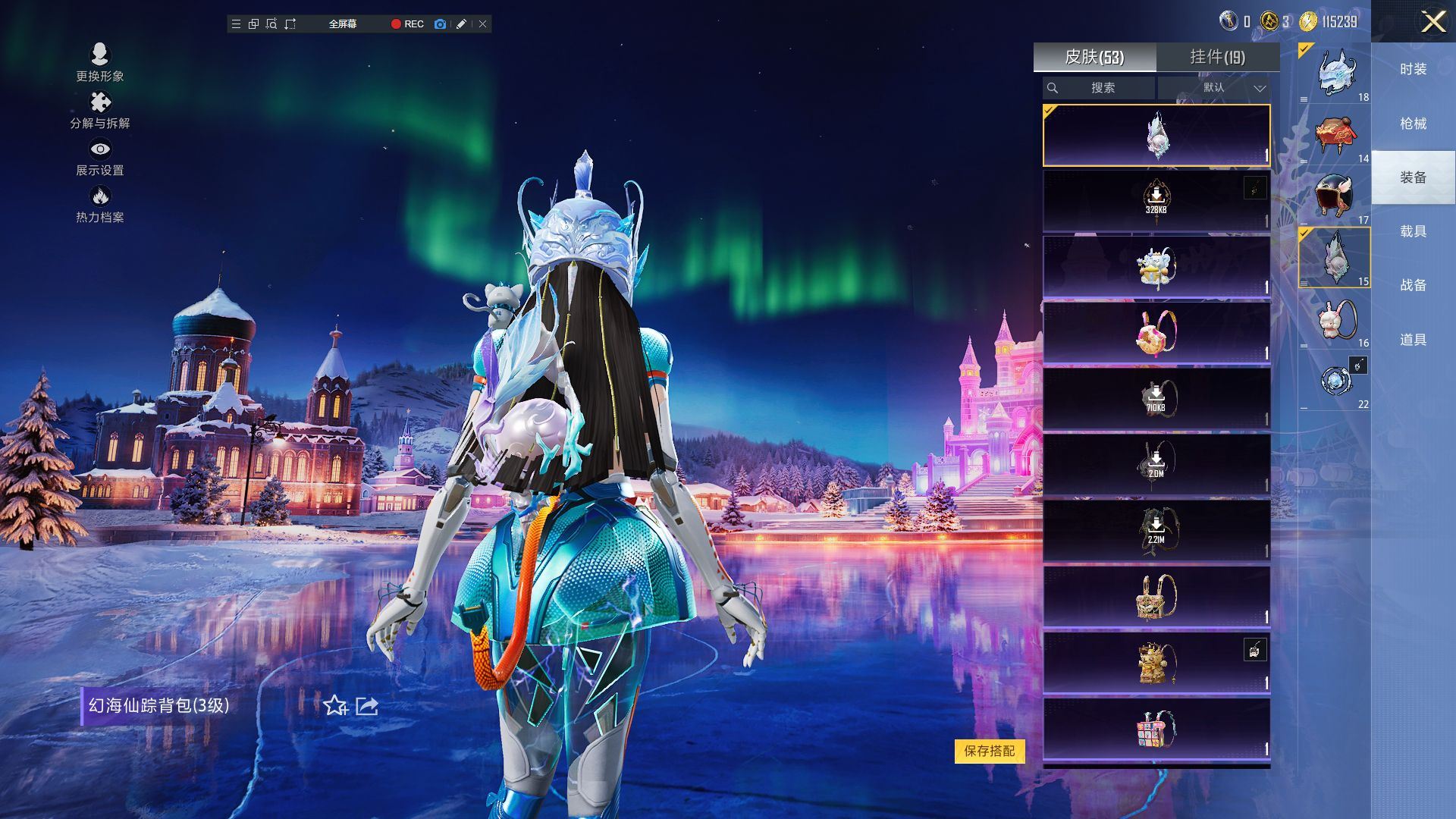
Task: Open the 时装 category
Action: click(x=1413, y=70)
